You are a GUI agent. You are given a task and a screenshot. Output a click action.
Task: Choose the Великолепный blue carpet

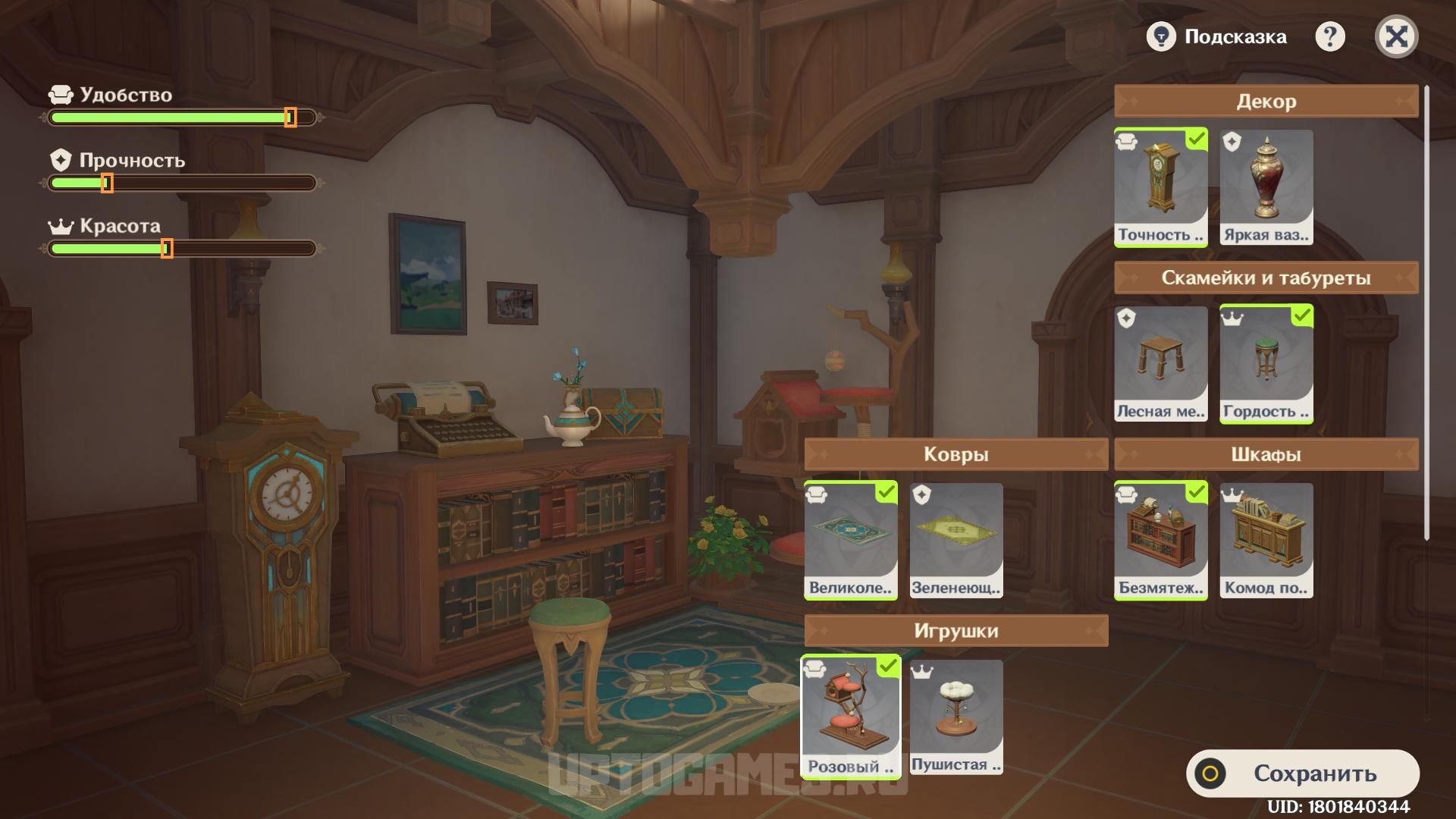point(850,540)
